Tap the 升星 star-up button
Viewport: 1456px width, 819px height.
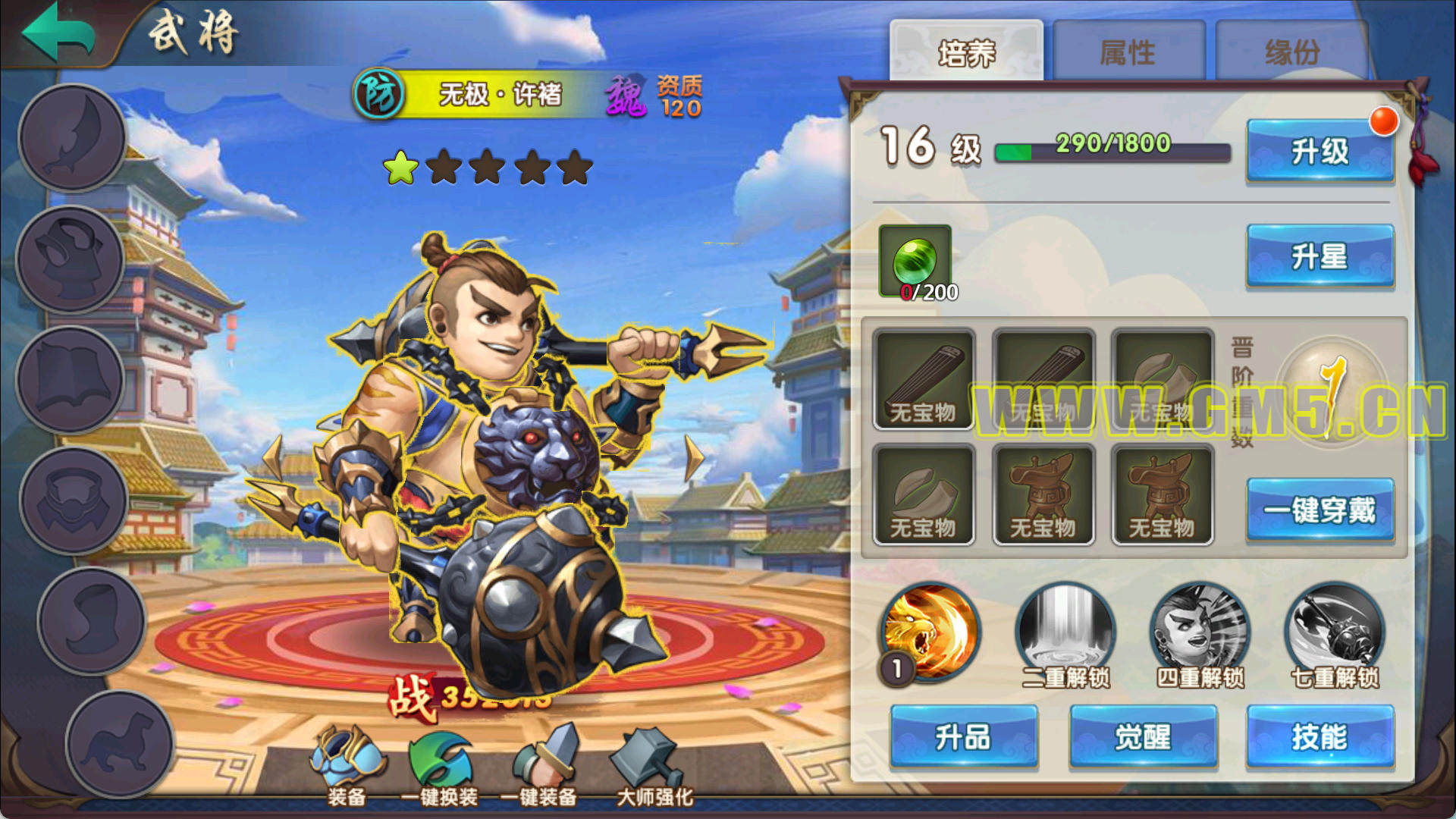tap(1320, 256)
